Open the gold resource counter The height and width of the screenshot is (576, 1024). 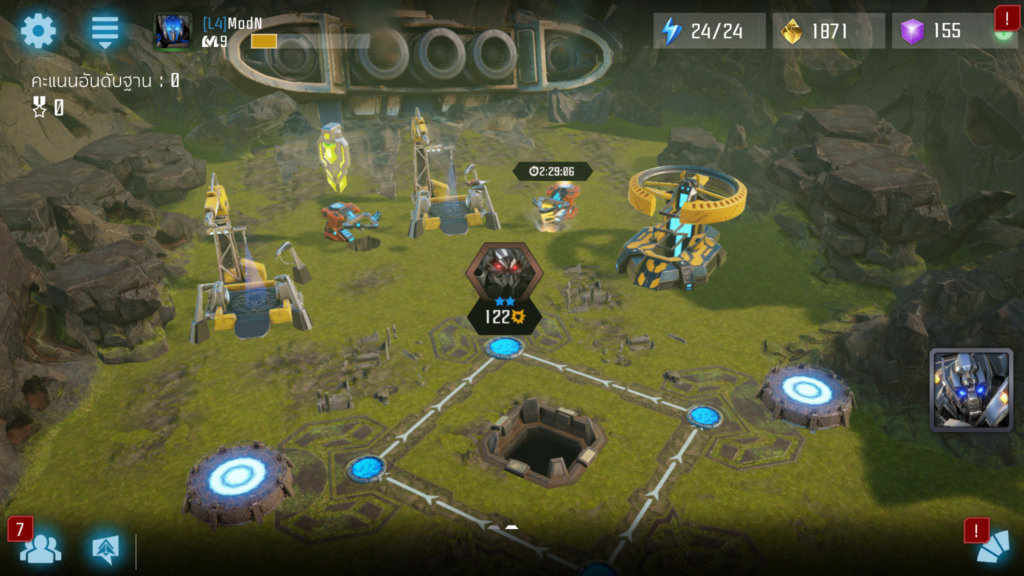[828, 31]
